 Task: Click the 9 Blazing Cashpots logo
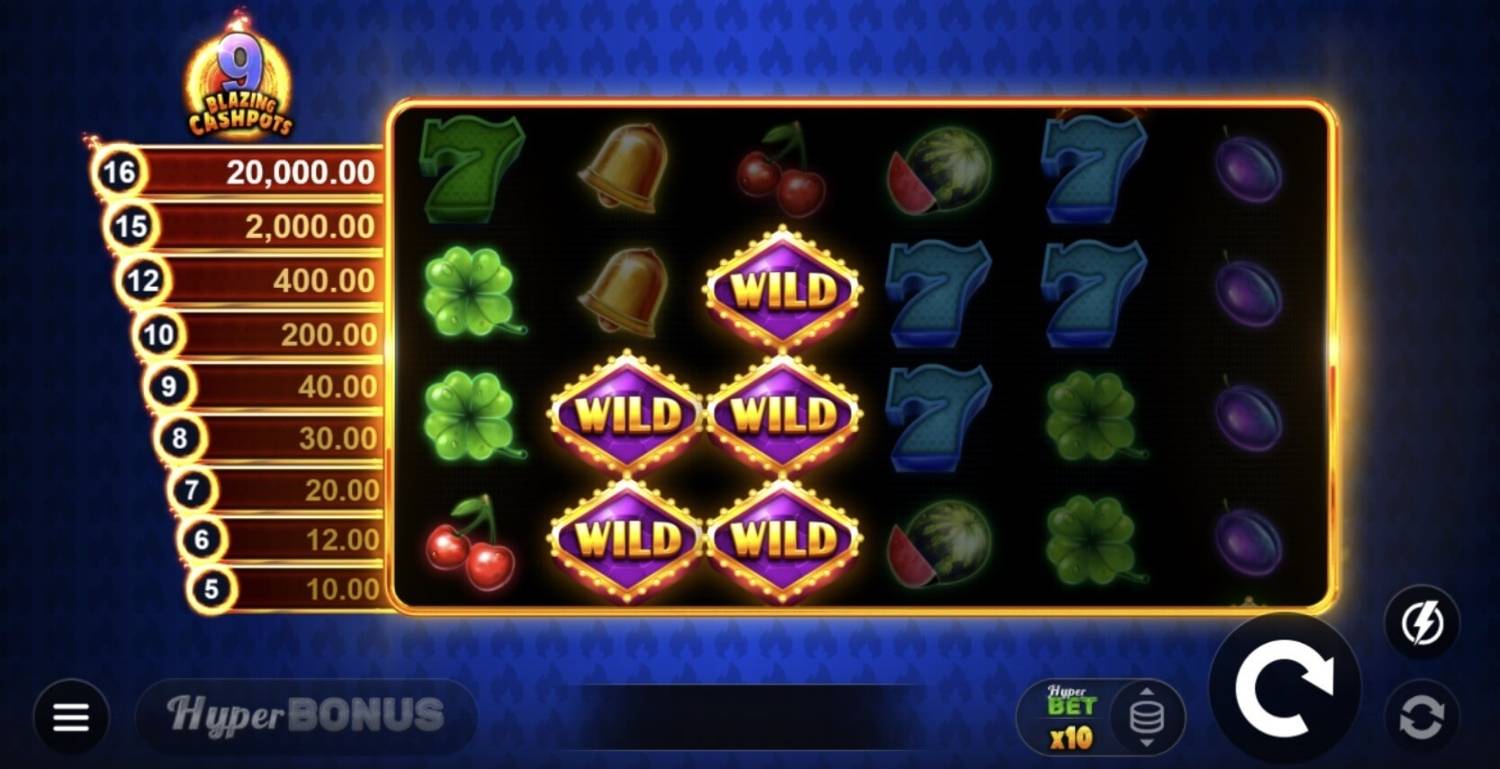click(x=240, y=75)
